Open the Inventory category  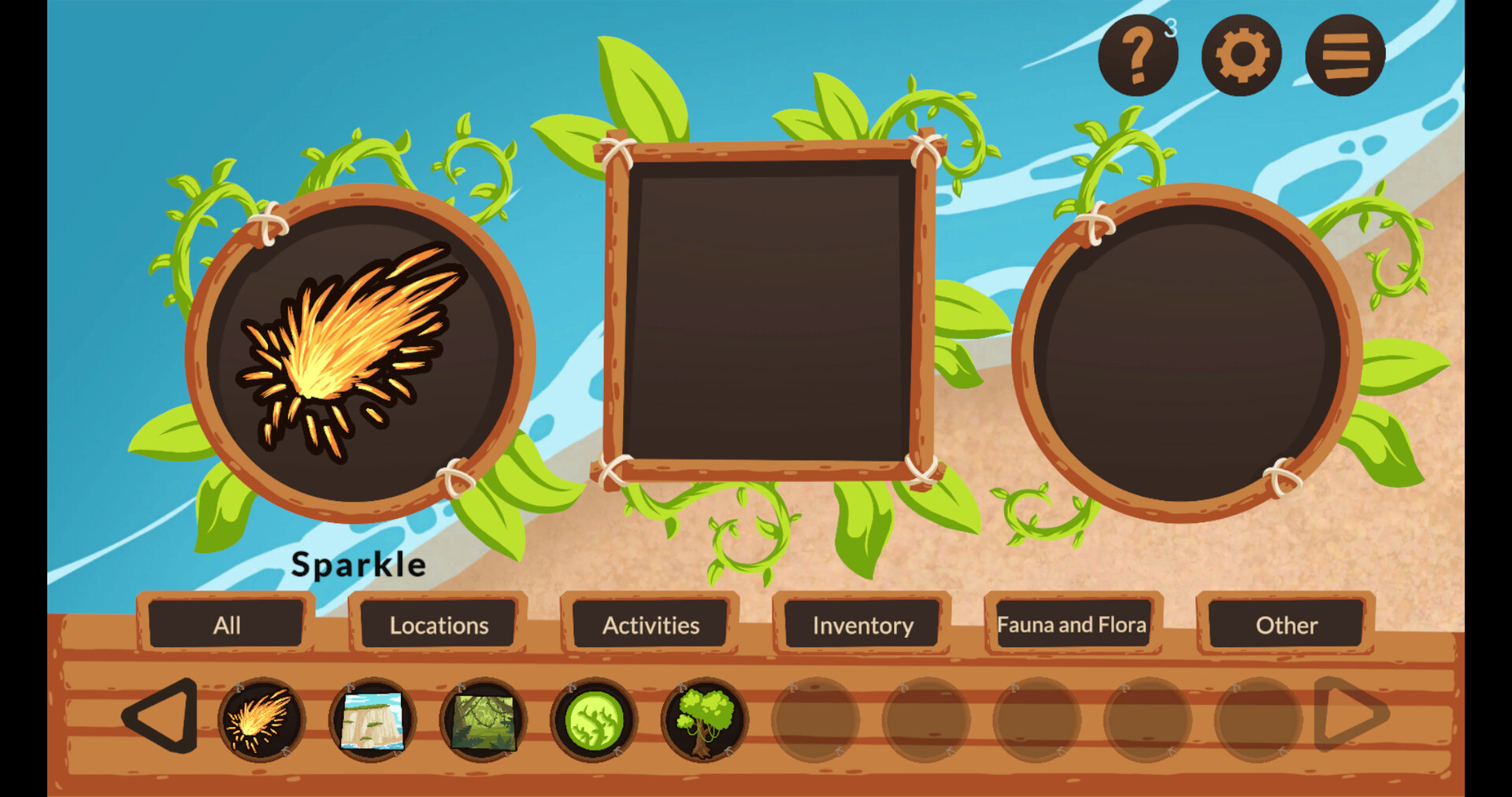tap(863, 625)
